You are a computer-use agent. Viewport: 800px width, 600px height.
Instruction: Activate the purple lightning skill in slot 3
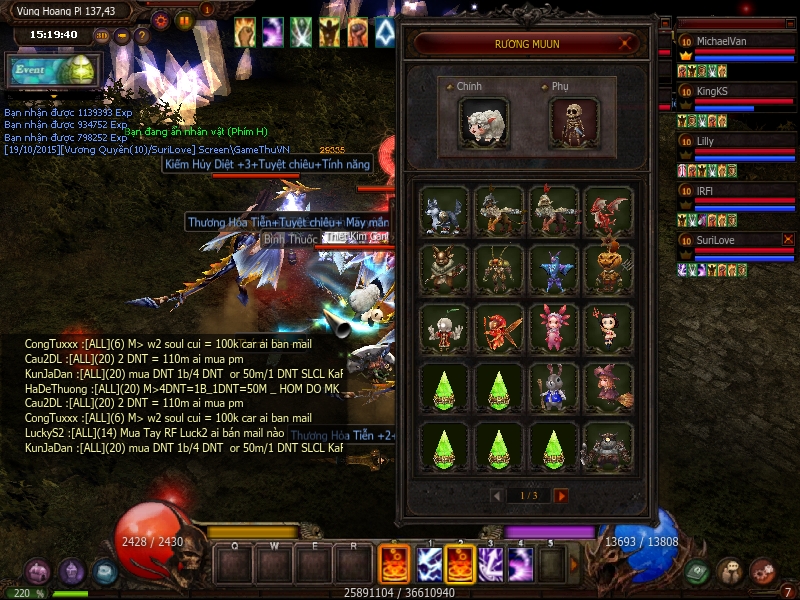pos(490,565)
